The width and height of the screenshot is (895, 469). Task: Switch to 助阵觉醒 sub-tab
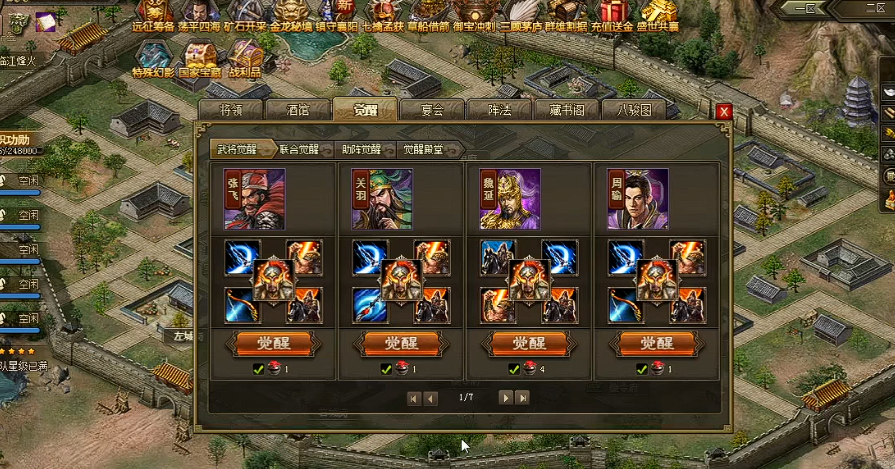pos(361,150)
